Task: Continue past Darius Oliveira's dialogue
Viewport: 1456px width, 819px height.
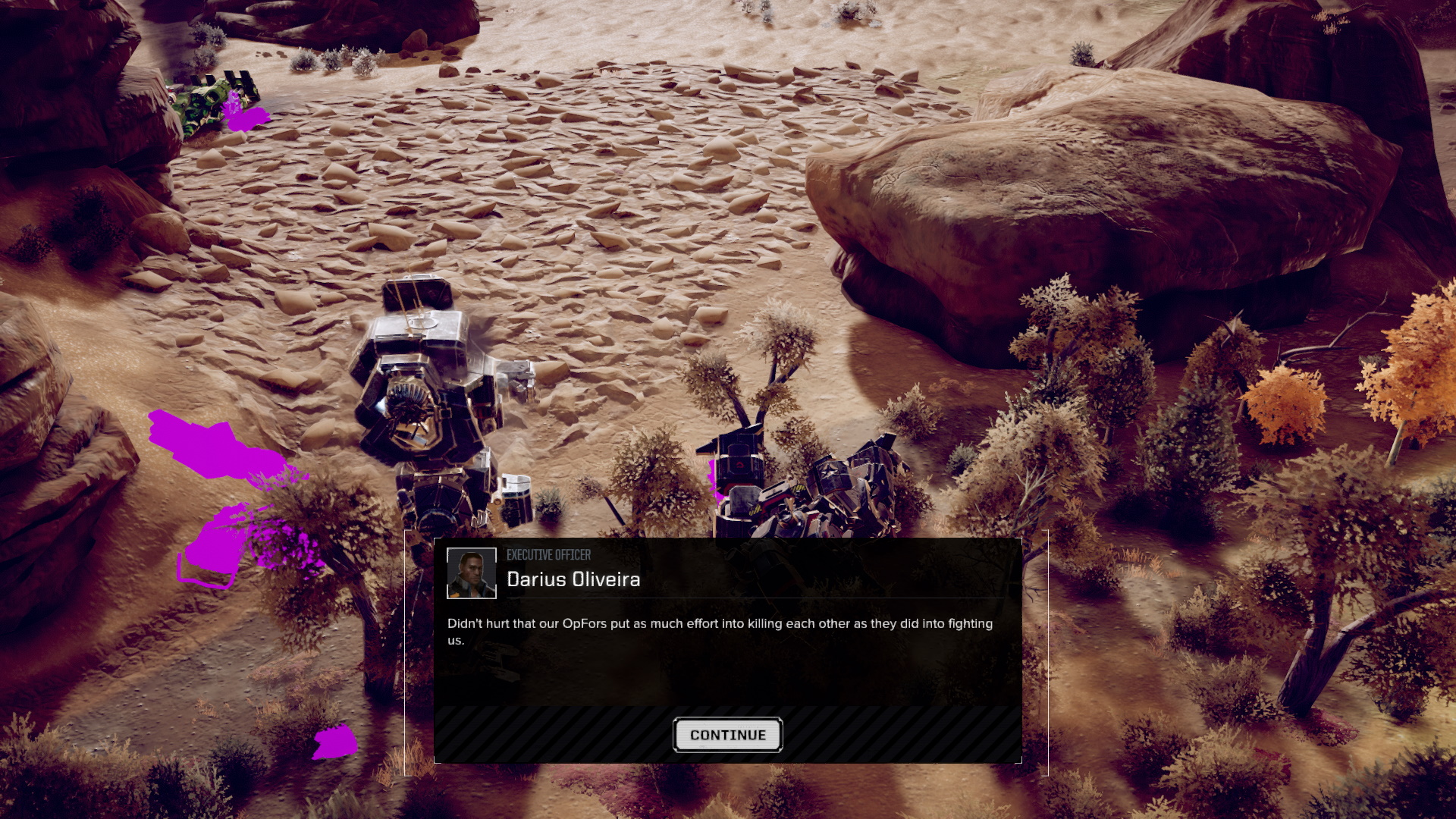Action: tap(727, 735)
